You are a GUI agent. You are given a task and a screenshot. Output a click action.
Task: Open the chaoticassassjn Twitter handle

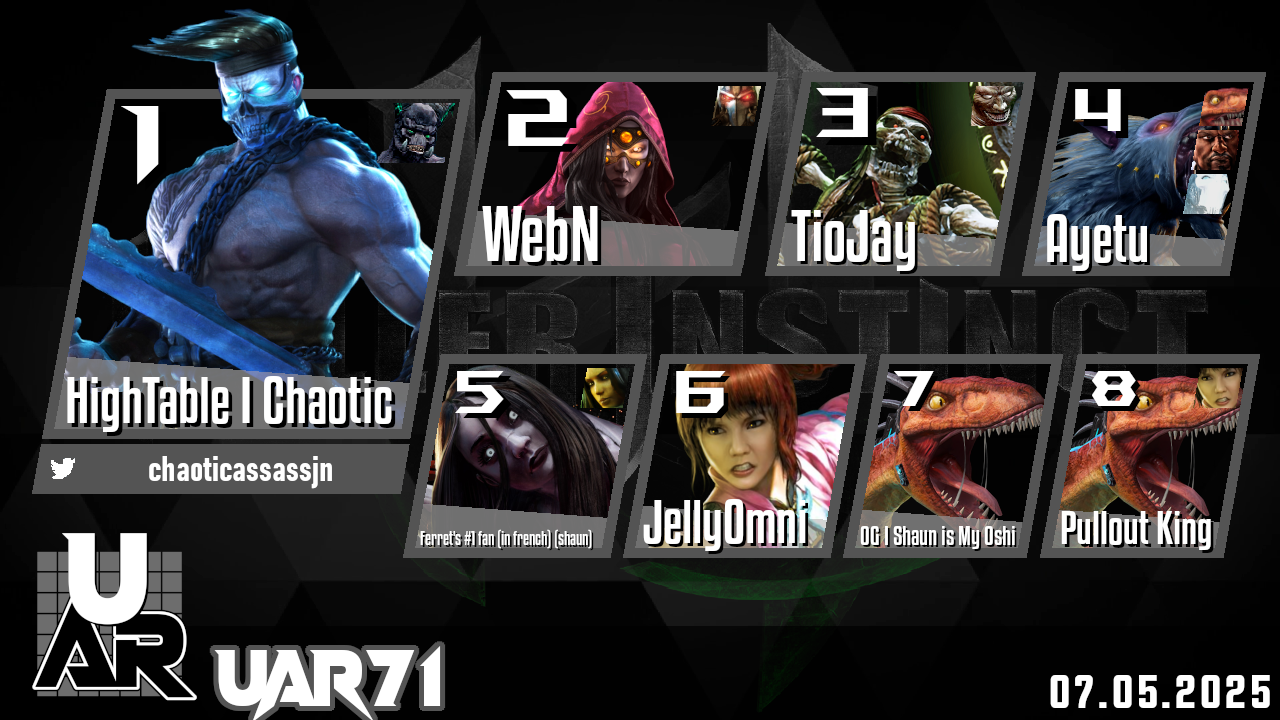pos(240,470)
